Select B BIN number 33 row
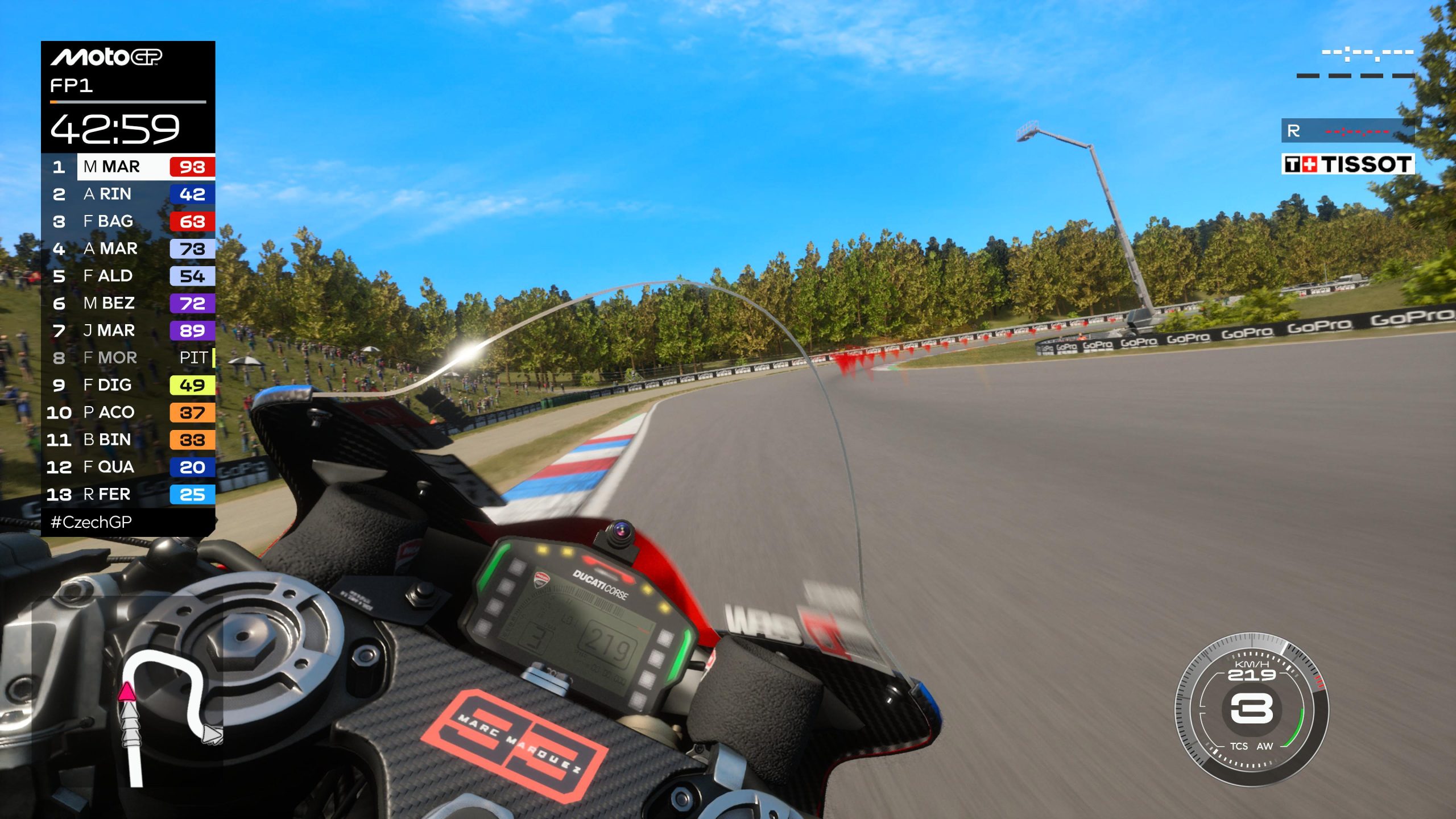 point(129,440)
